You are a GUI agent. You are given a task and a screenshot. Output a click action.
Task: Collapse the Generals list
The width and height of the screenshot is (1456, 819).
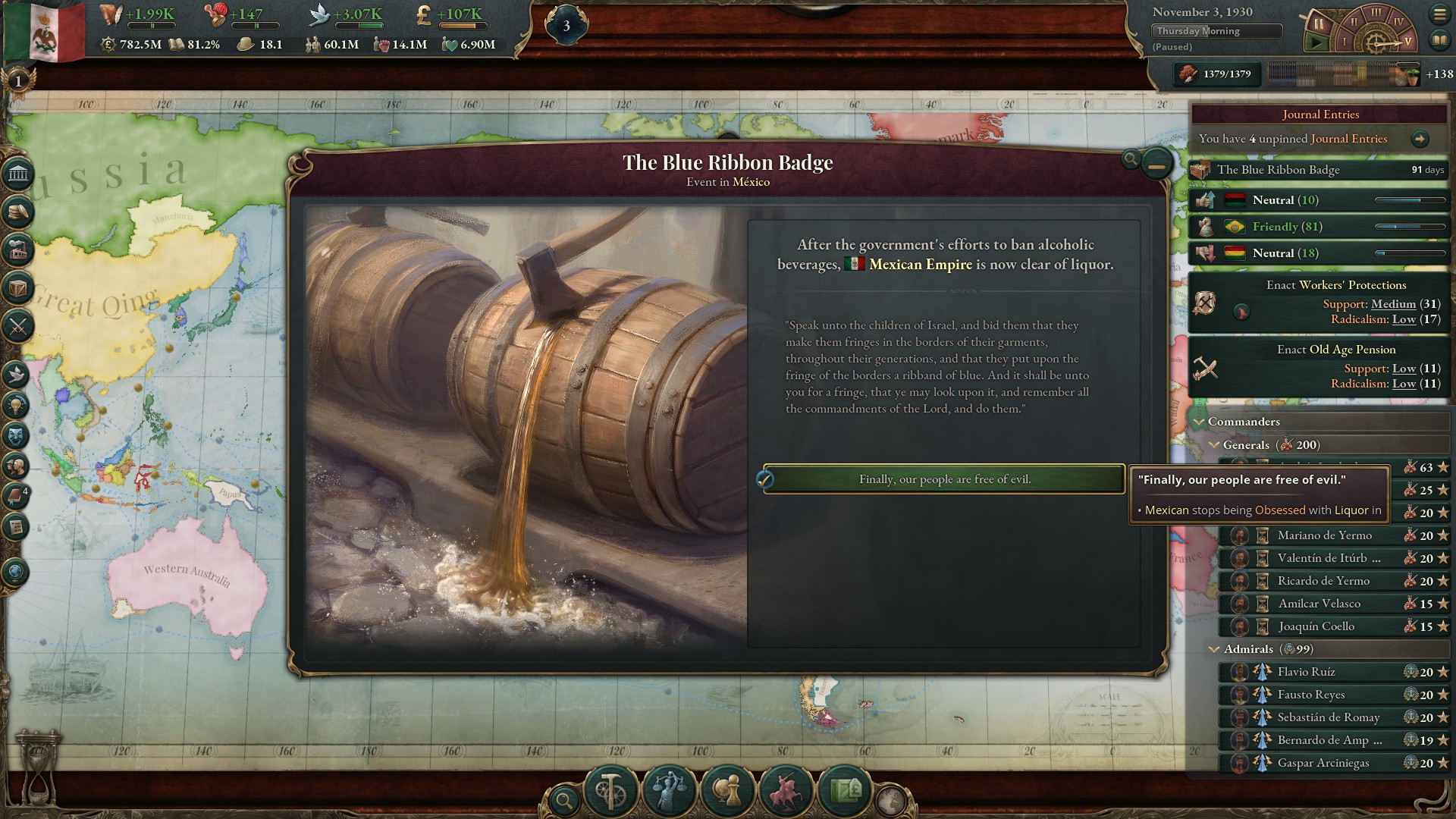(x=1214, y=445)
